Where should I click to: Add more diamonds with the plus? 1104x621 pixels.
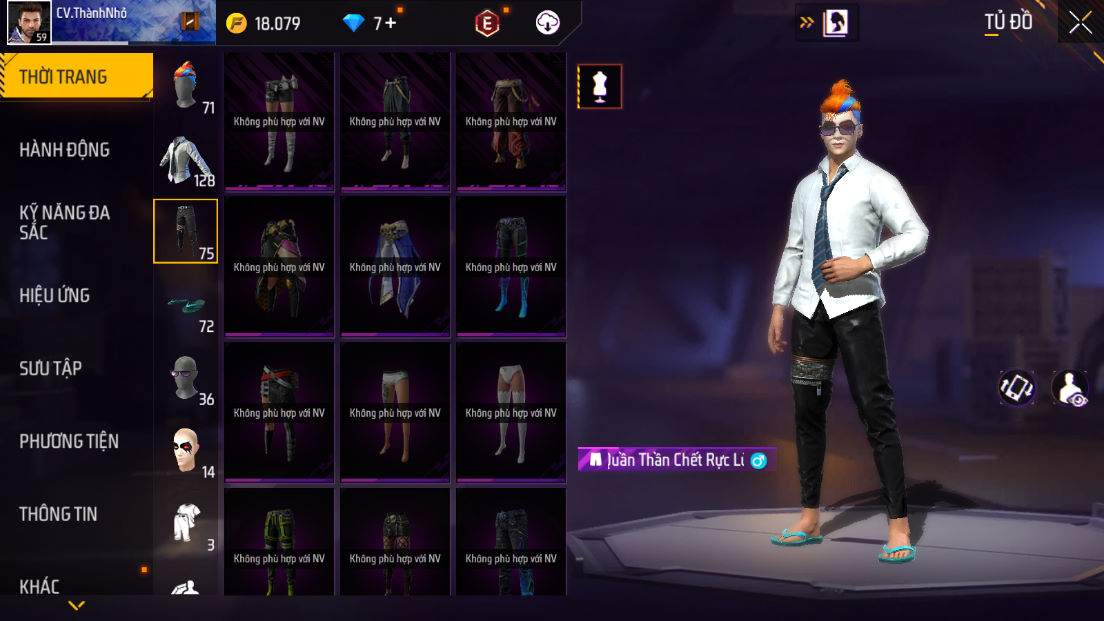coord(390,23)
